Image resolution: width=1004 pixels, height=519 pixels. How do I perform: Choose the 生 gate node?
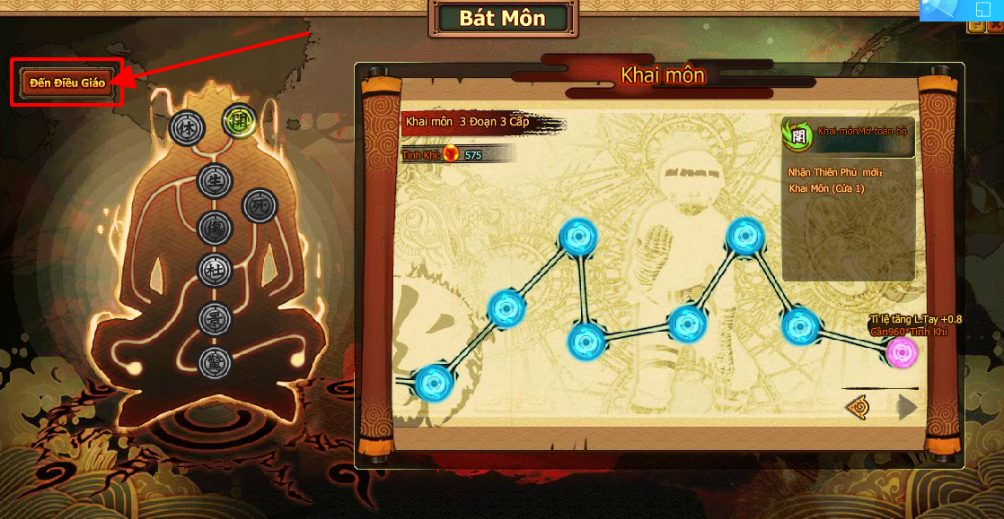click(x=214, y=182)
